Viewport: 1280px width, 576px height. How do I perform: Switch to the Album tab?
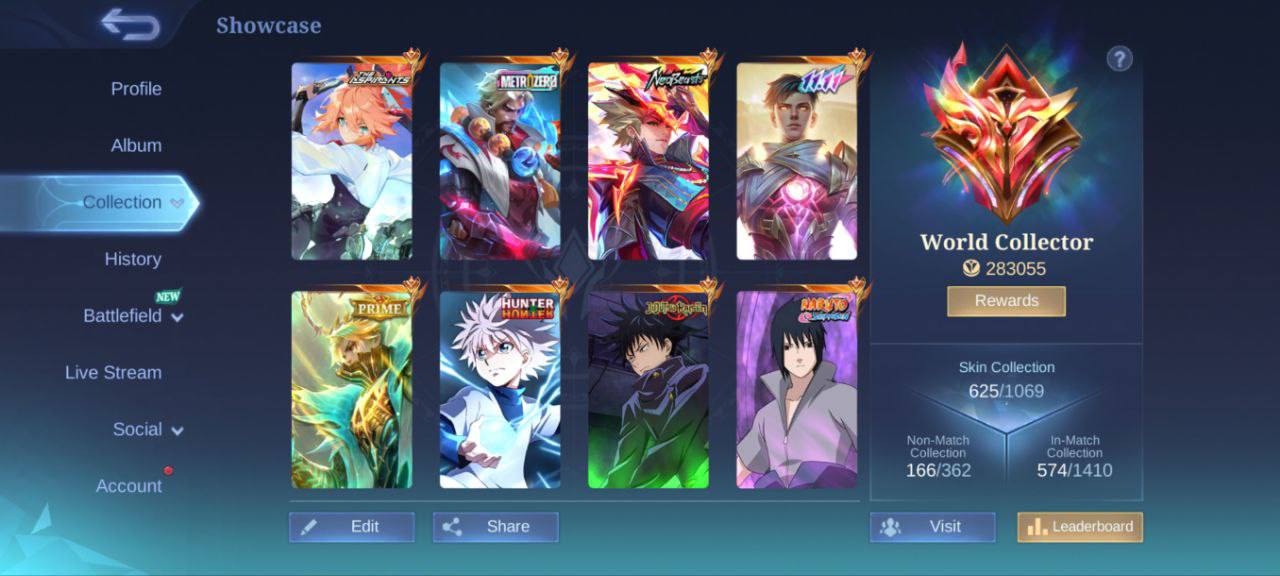coord(136,146)
